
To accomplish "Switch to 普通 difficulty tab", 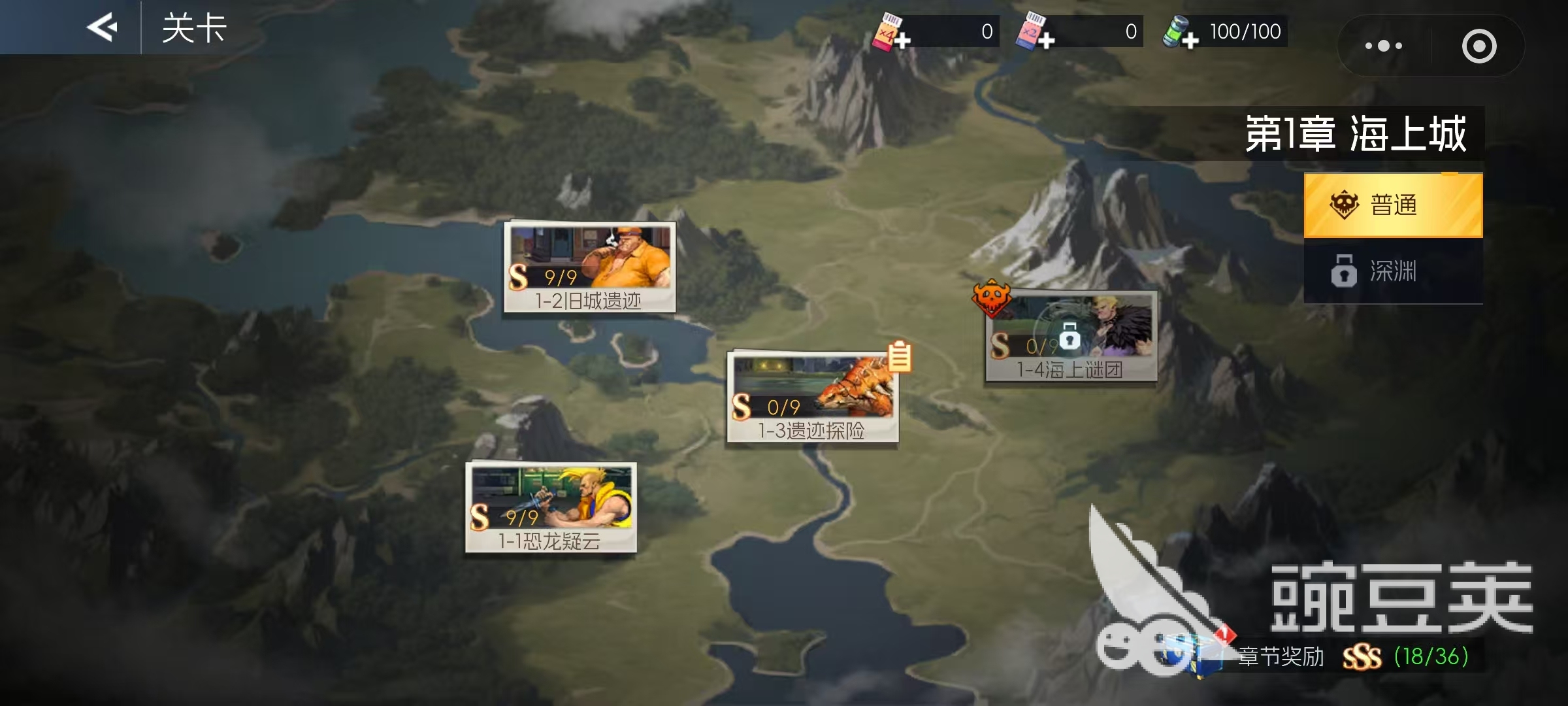I will (x=1393, y=205).
